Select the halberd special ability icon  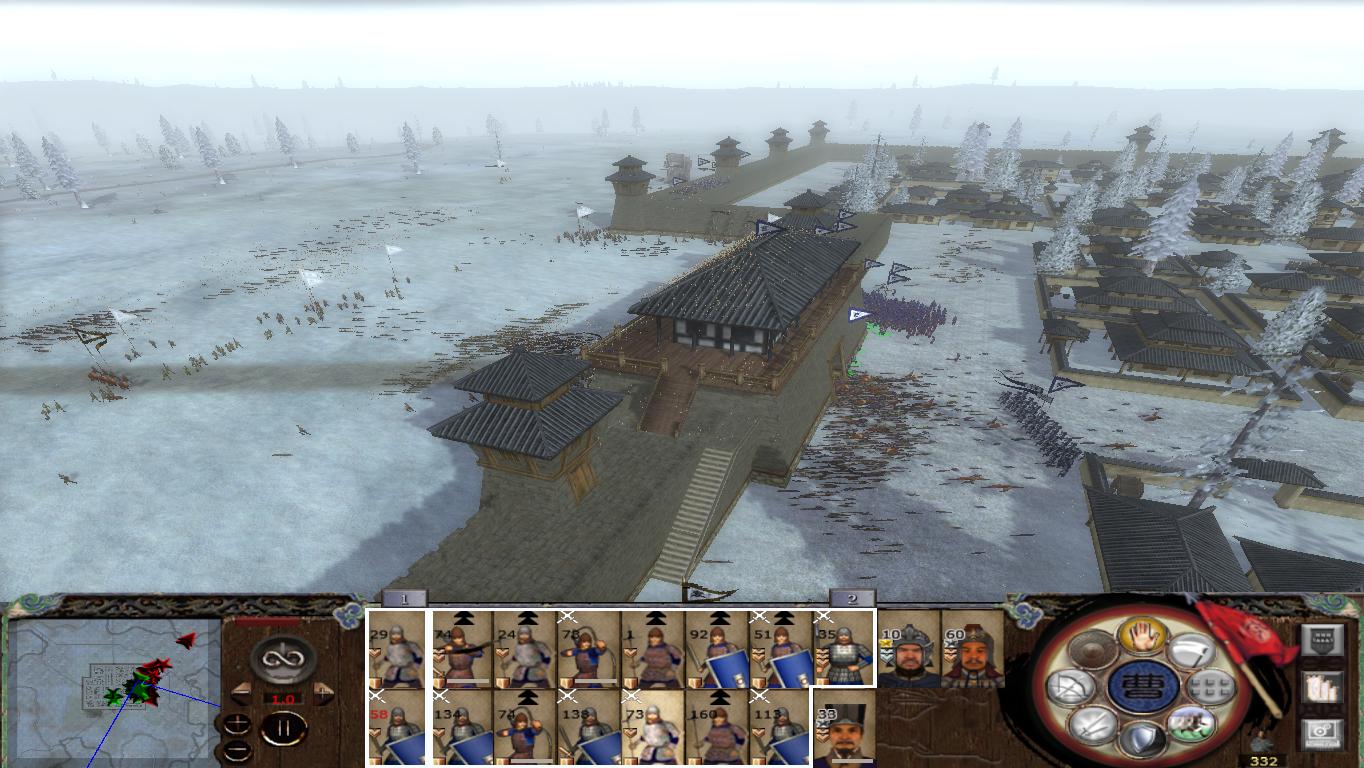1192,650
